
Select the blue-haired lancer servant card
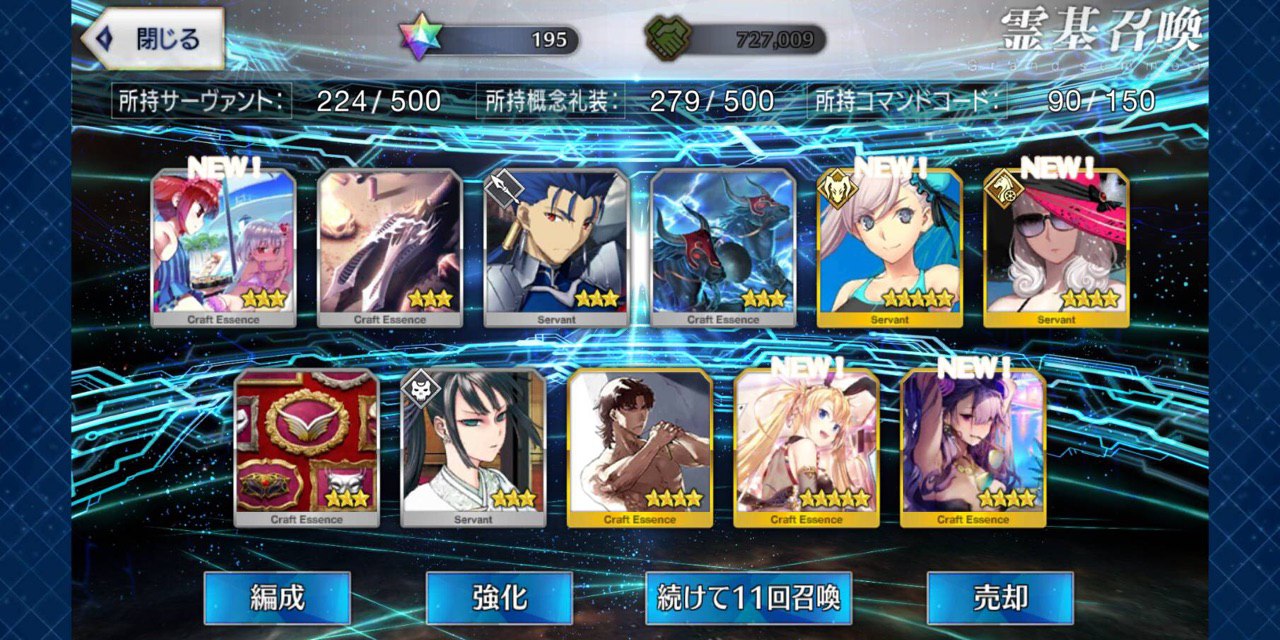click(557, 248)
